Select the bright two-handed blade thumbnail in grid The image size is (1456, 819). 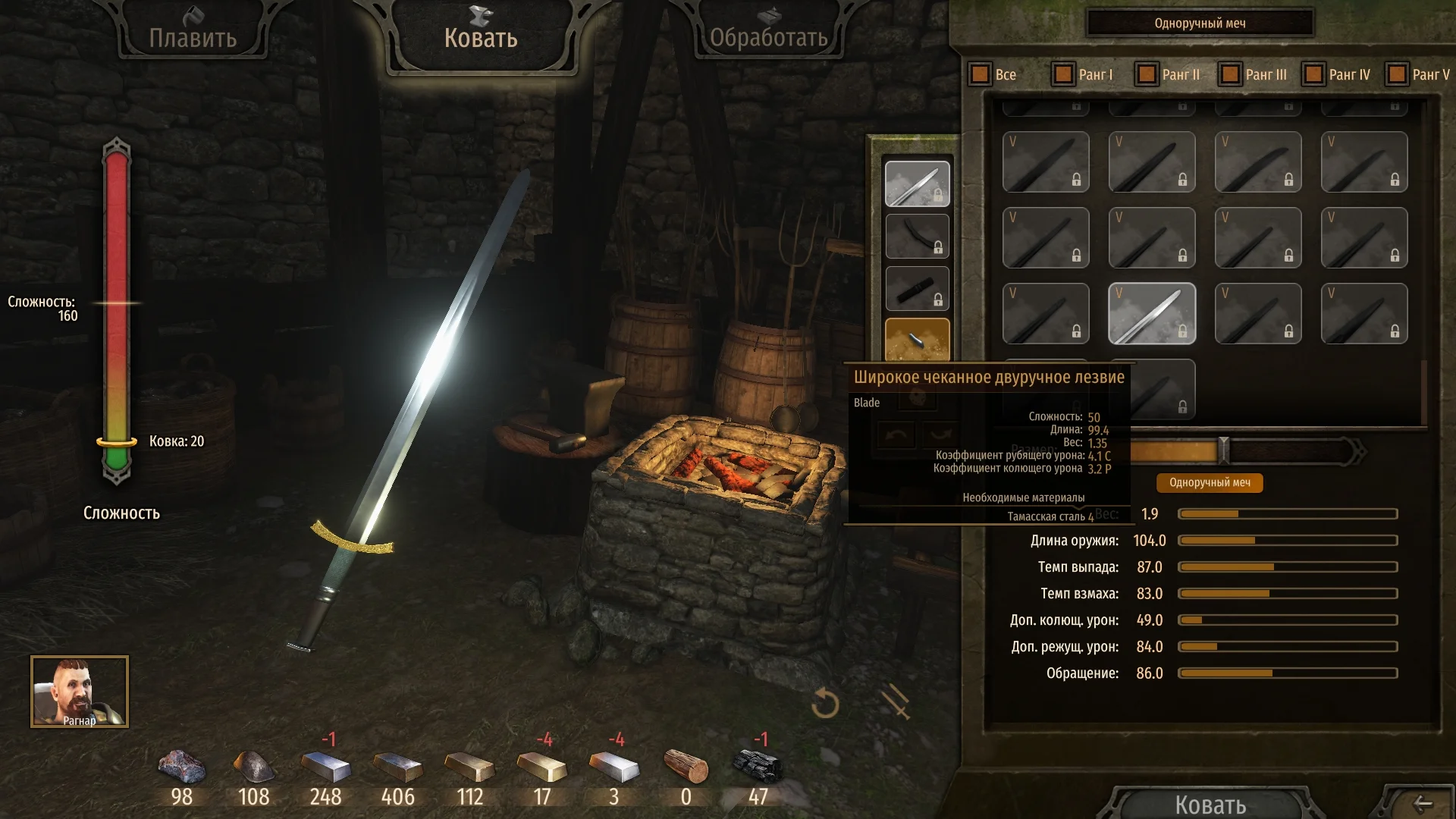[x=1151, y=313]
